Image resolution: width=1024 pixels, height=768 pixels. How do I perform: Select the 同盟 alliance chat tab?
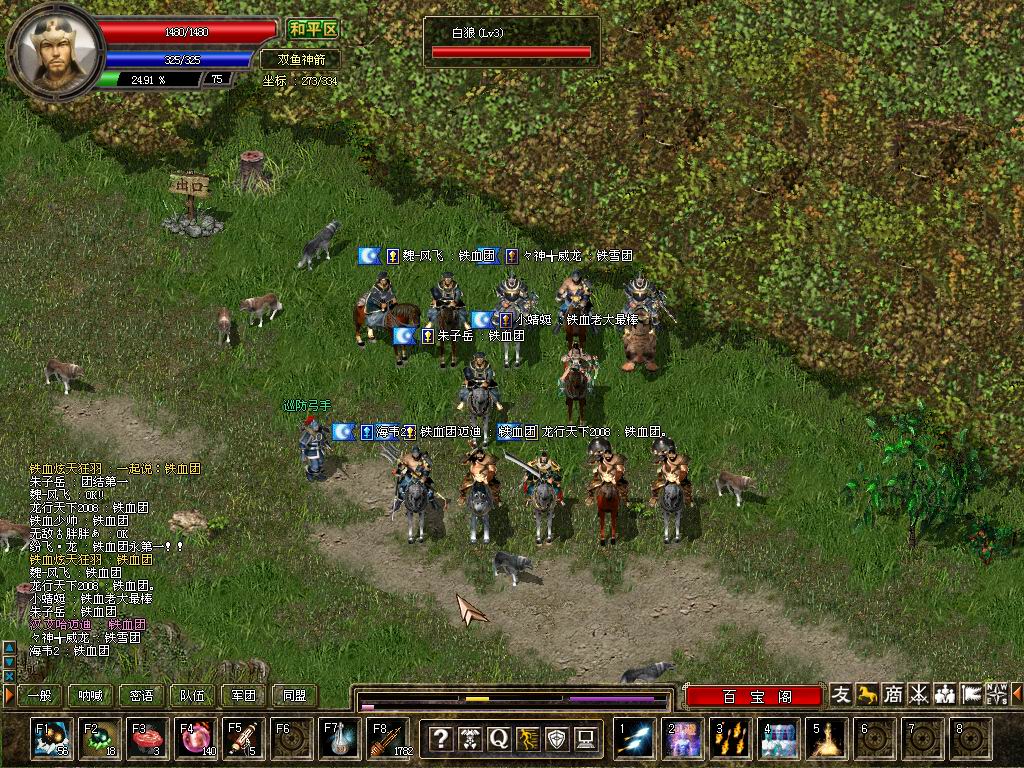pos(294,695)
